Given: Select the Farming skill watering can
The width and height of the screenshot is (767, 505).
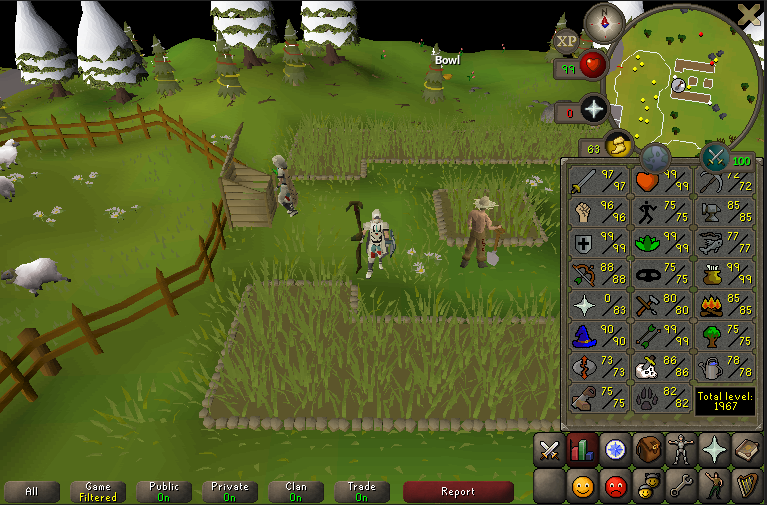Looking at the screenshot, I should (724, 369).
